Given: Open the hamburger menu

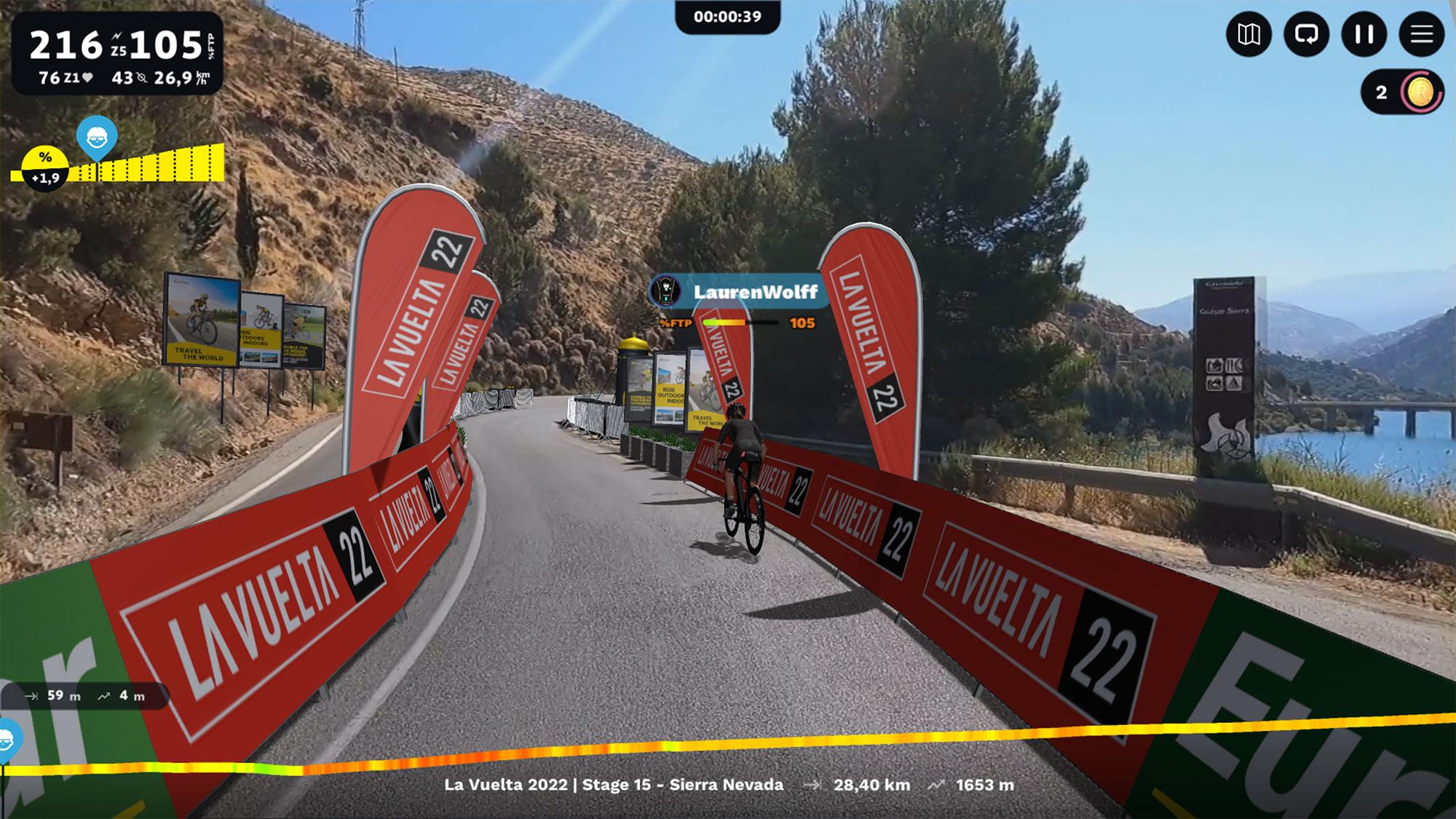Looking at the screenshot, I should 1421,34.
